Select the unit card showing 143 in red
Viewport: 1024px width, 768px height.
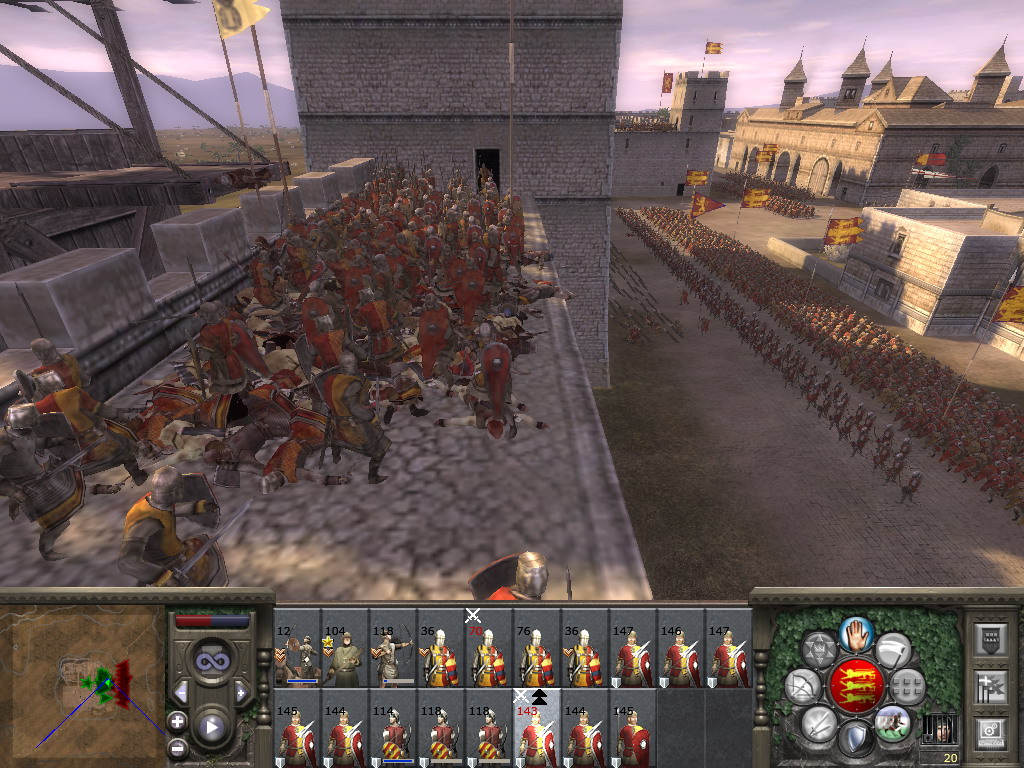(x=537, y=729)
